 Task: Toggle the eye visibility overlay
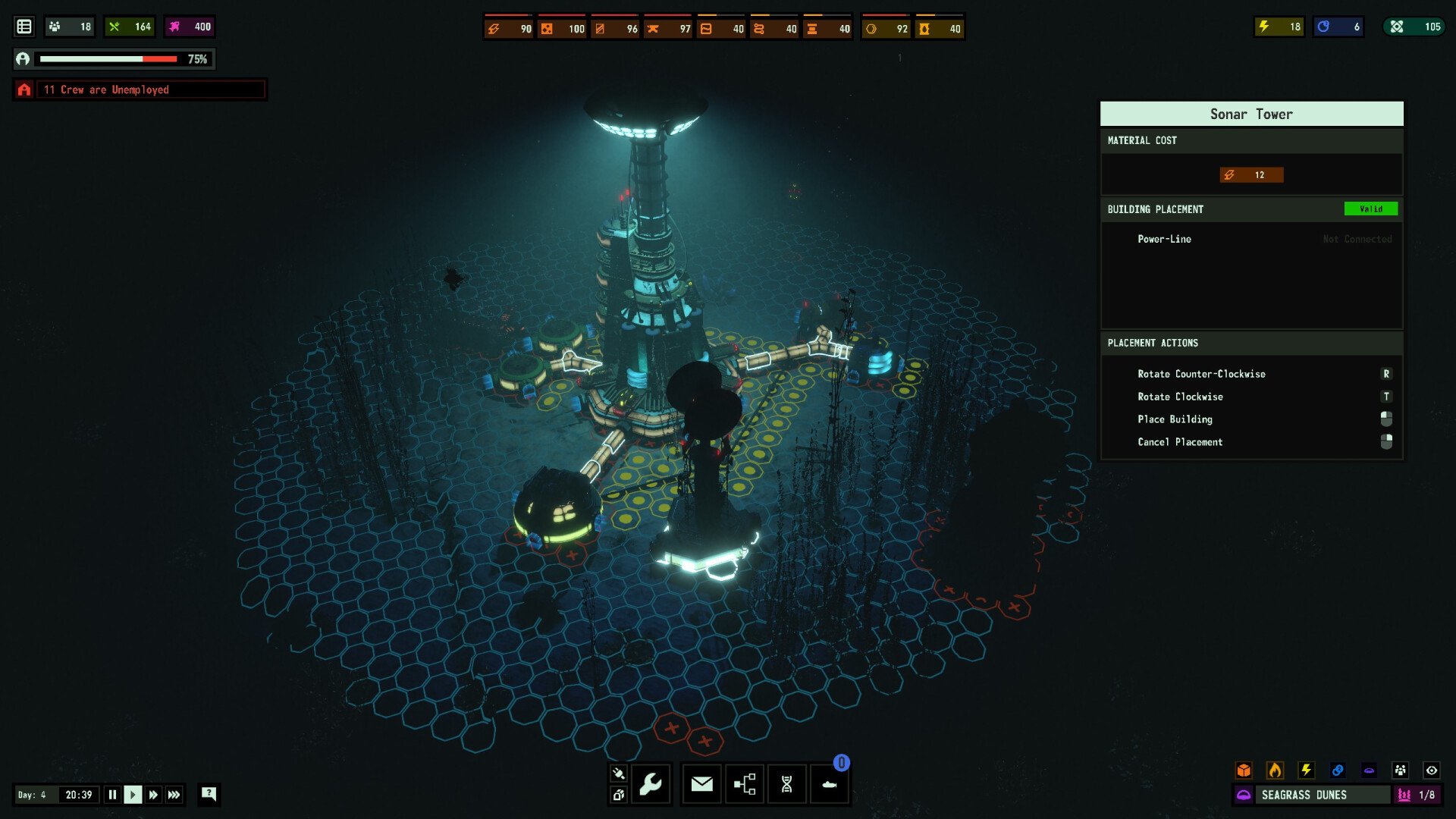point(1432,770)
